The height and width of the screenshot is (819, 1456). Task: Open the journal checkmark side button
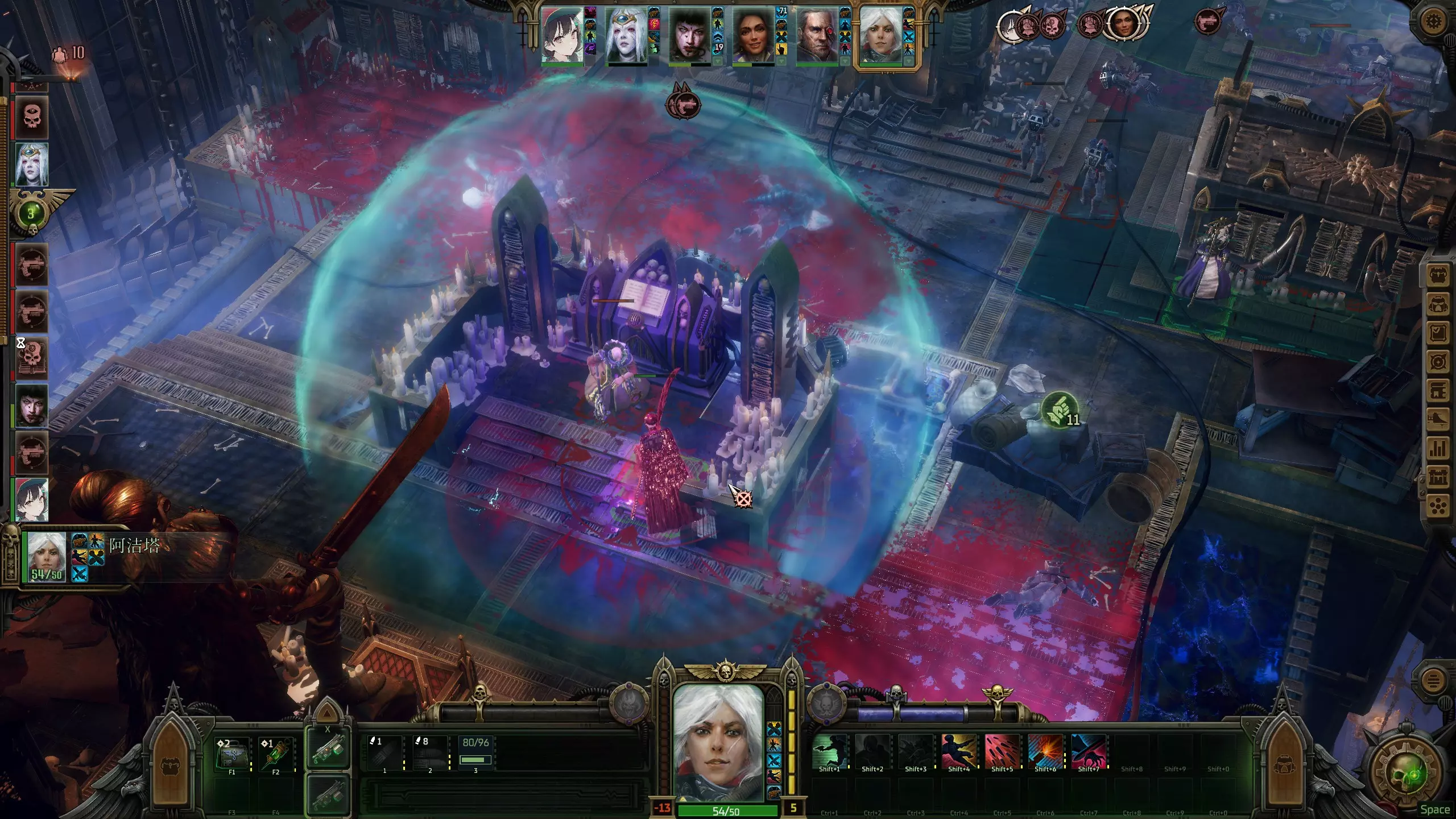(1438, 333)
